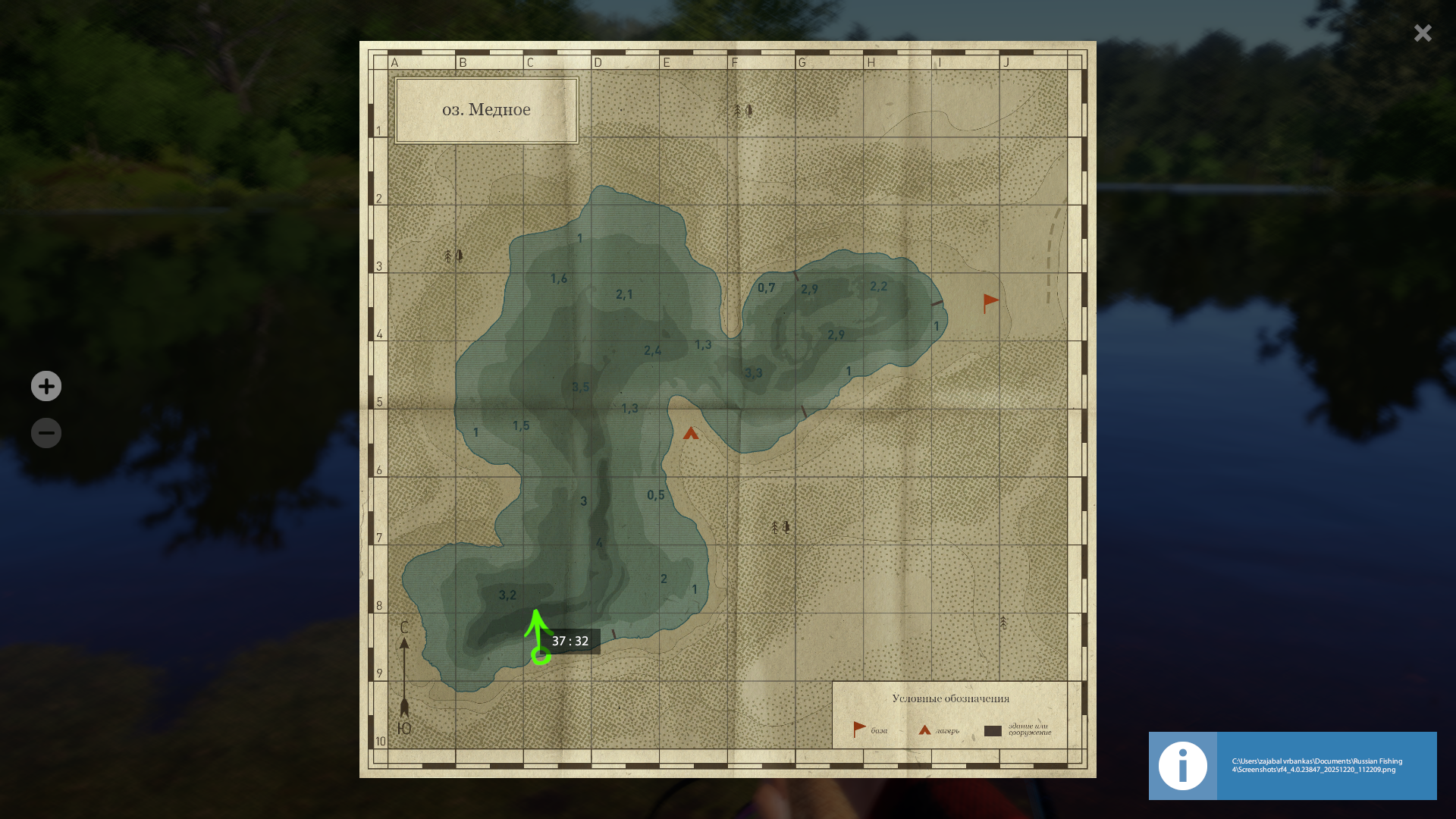1456x819 pixels.
Task: Zoom out the map with minus button
Action: [x=46, y=433]
